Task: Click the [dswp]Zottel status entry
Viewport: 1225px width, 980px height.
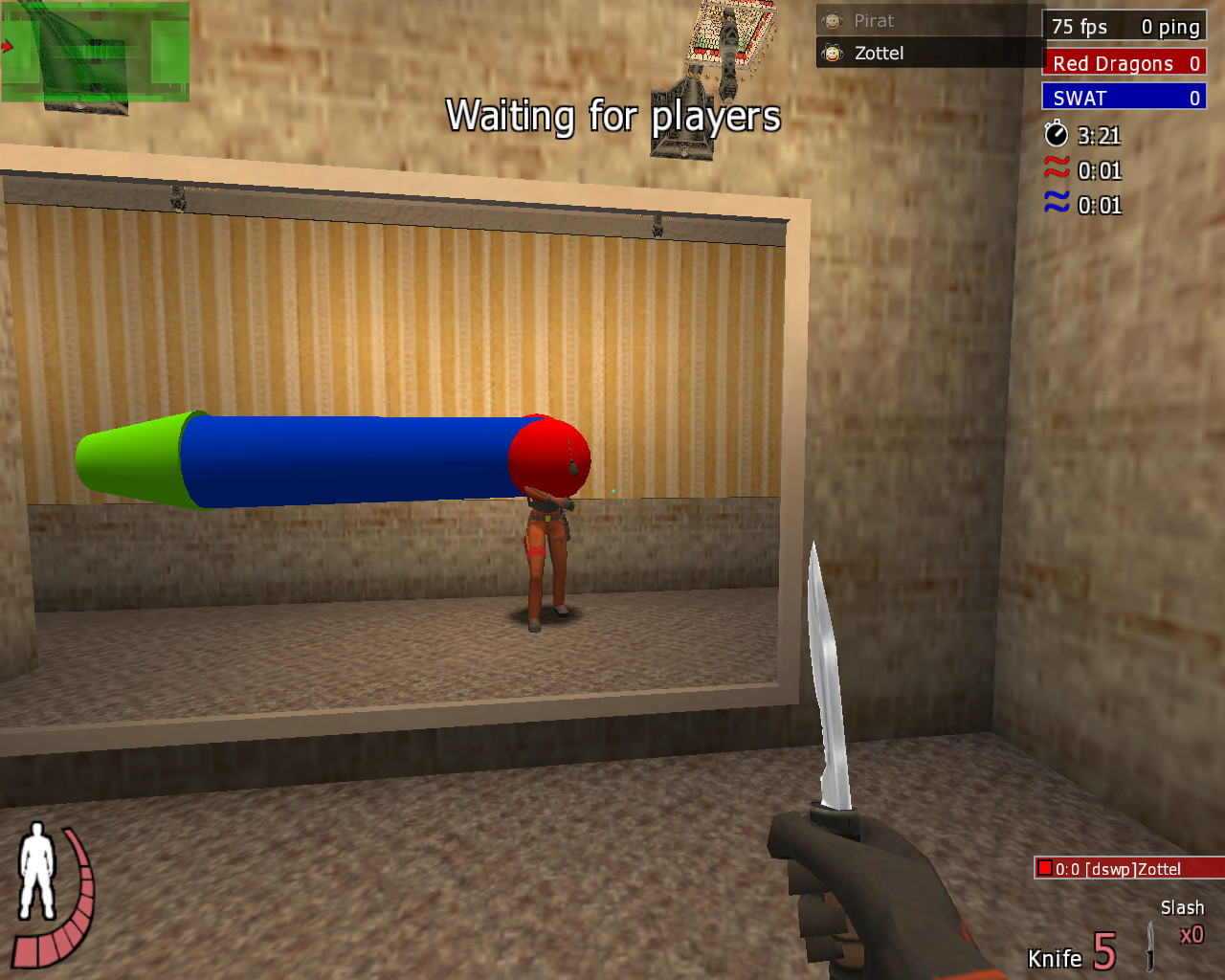Action: click(x=1127, y=869)
